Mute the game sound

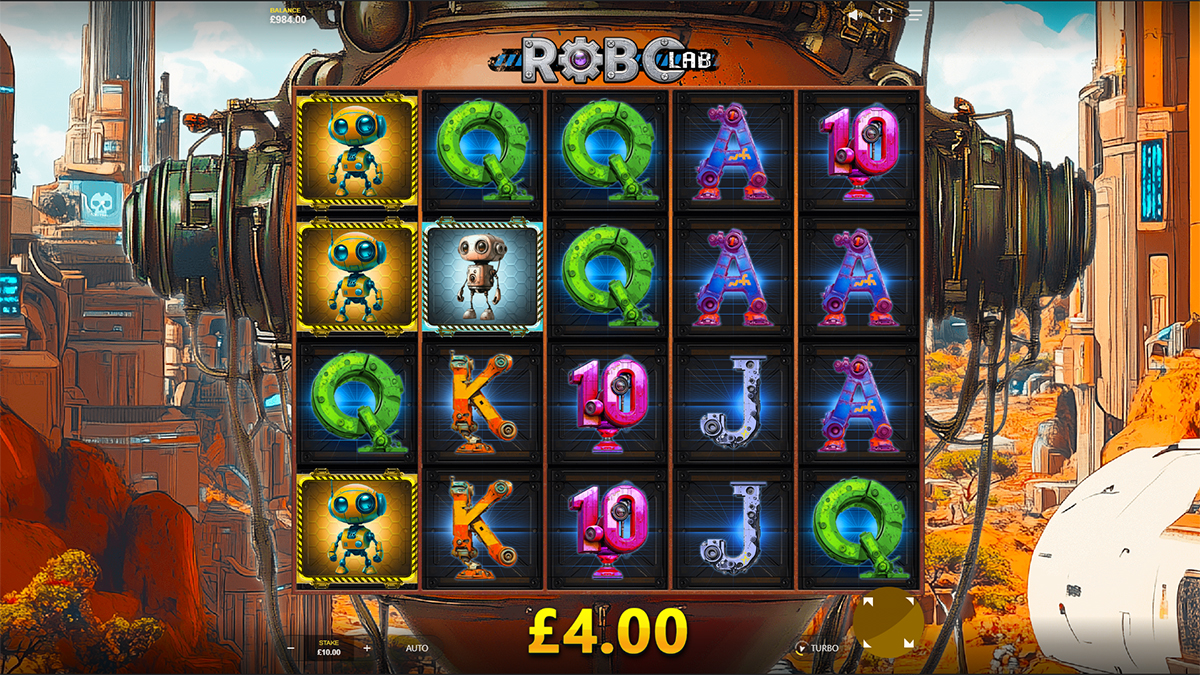coord(853,15)
